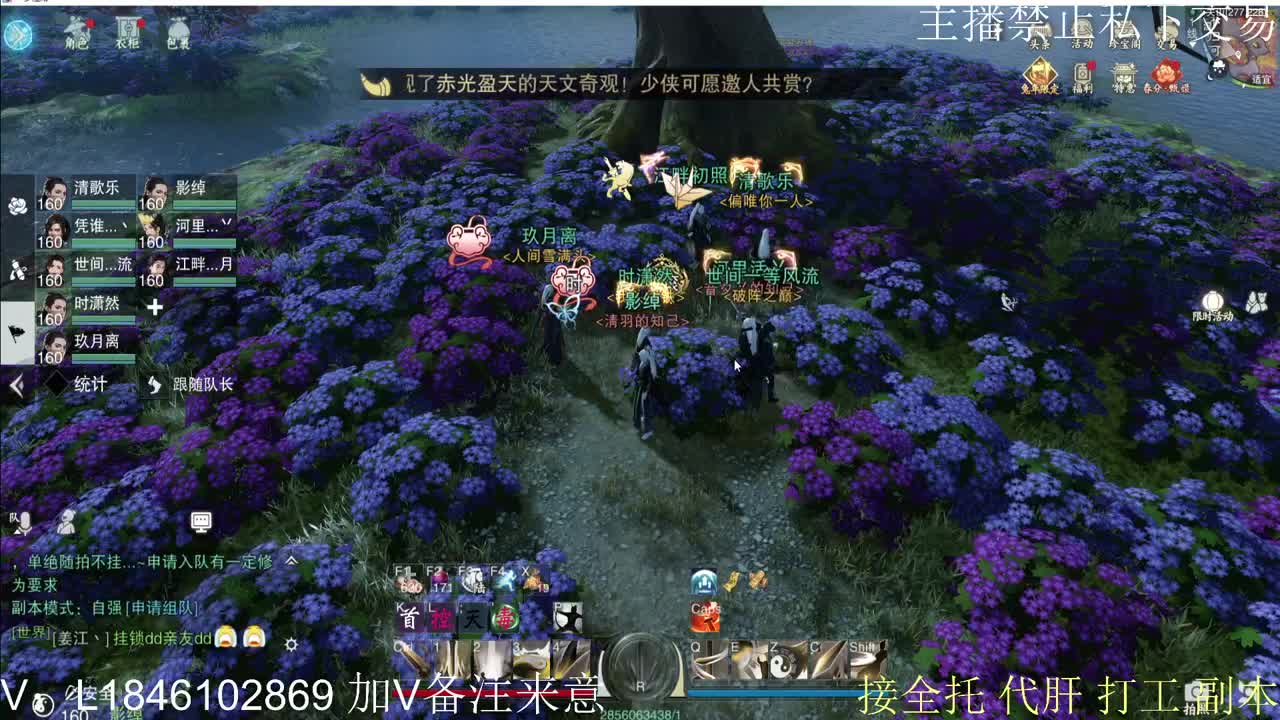The image size is (1280, 720).
Task: Open the 衣柜 (wardrobe) icon
Action: click(129, 31)
